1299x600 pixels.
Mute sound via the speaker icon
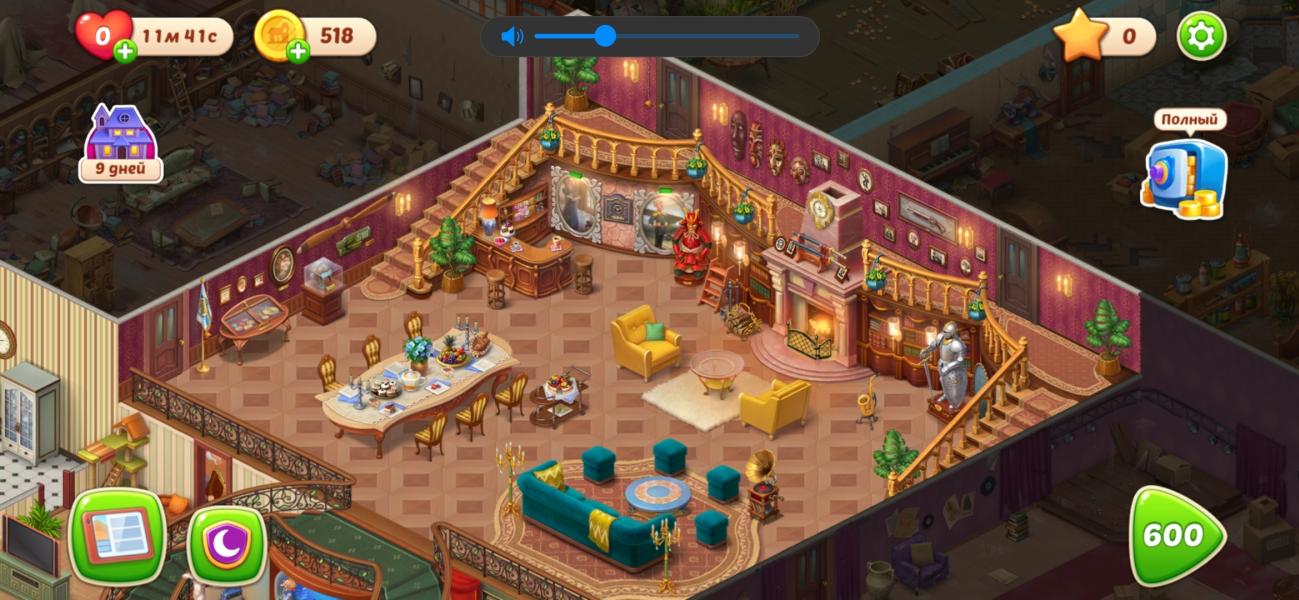click(512, 37)
